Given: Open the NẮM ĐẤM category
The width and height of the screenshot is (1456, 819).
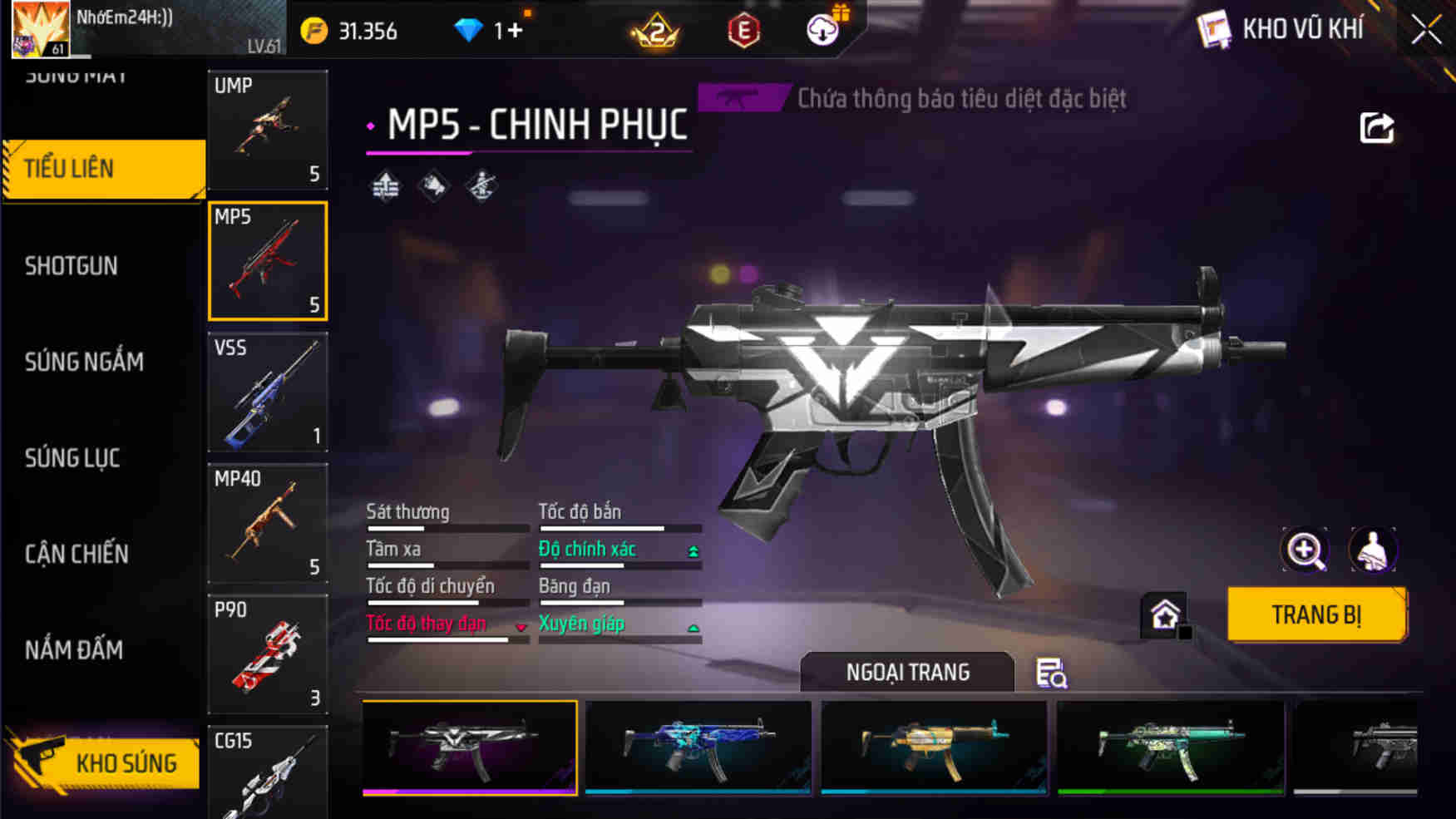Looking at the screenshot, I should click(x=74, y=649).
